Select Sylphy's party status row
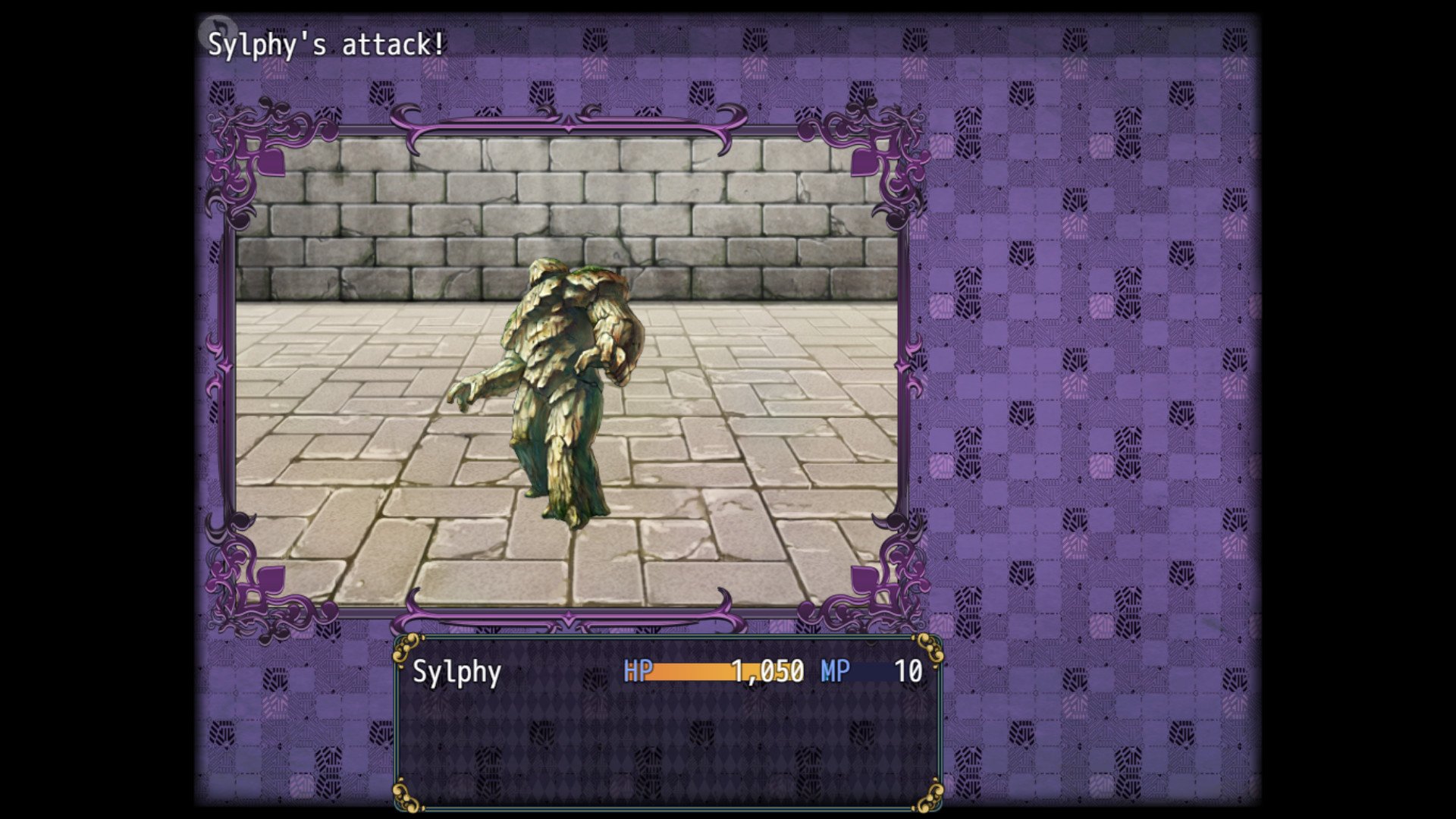 point(667,672)
